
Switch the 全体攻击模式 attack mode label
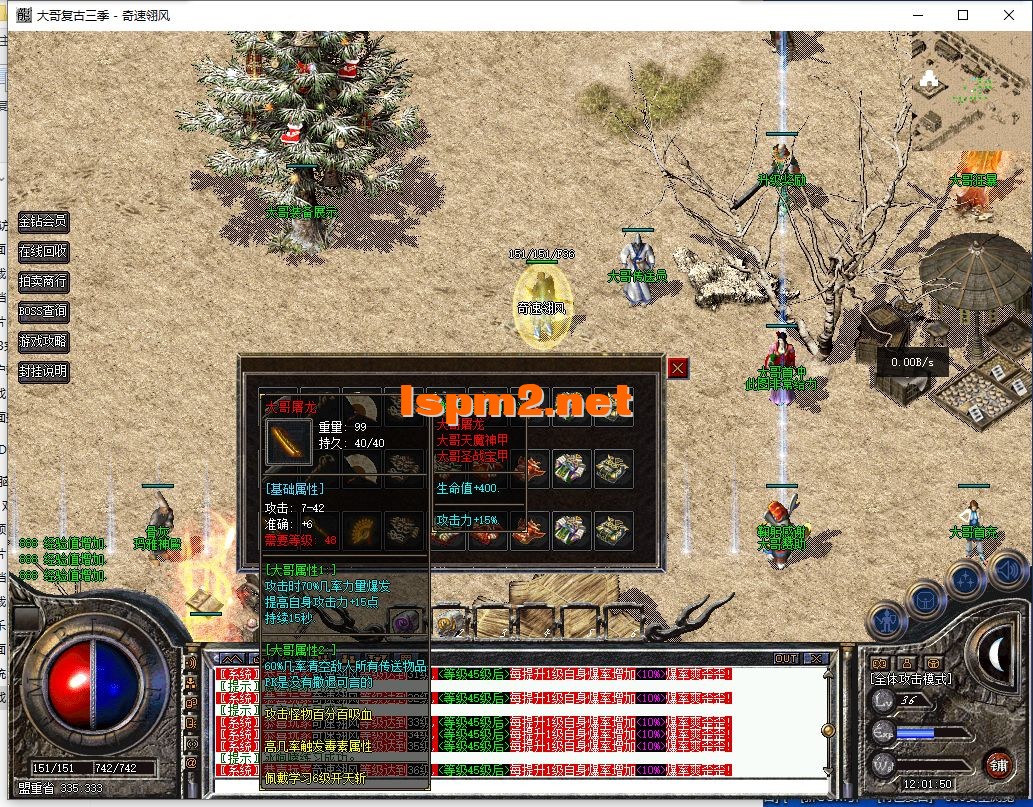tap(912, 680)
